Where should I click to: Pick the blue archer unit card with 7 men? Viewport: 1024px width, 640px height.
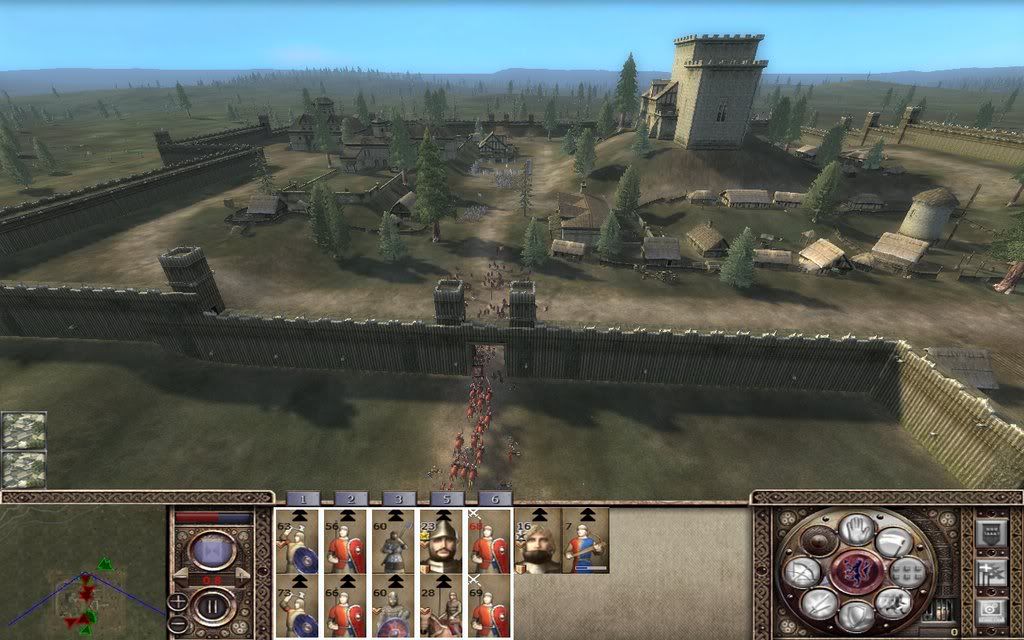click(x=585, y=540)
